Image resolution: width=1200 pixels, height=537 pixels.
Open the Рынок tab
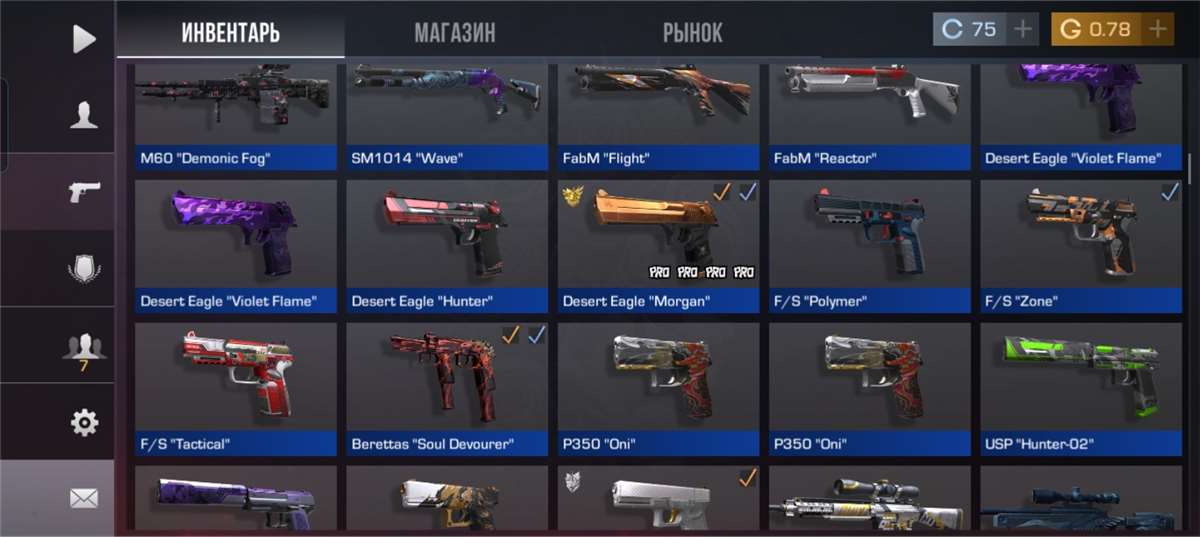[692, 32]
